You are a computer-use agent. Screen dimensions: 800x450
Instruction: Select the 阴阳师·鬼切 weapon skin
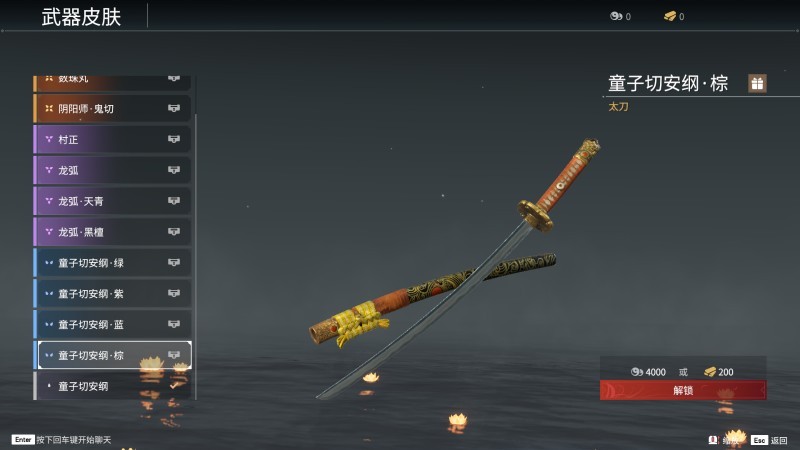tap(112, 108)
